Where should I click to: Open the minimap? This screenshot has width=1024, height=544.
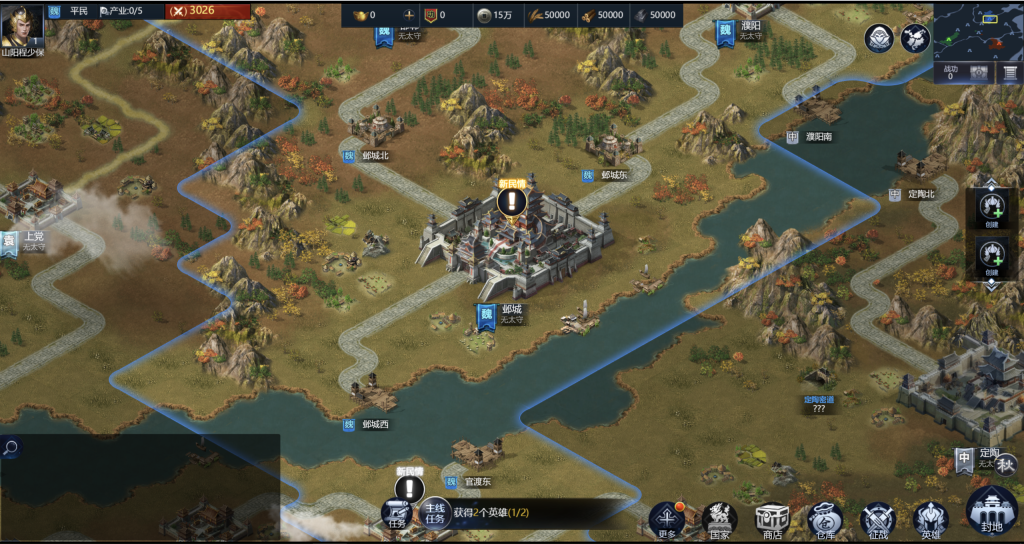(x=978, y=30)
